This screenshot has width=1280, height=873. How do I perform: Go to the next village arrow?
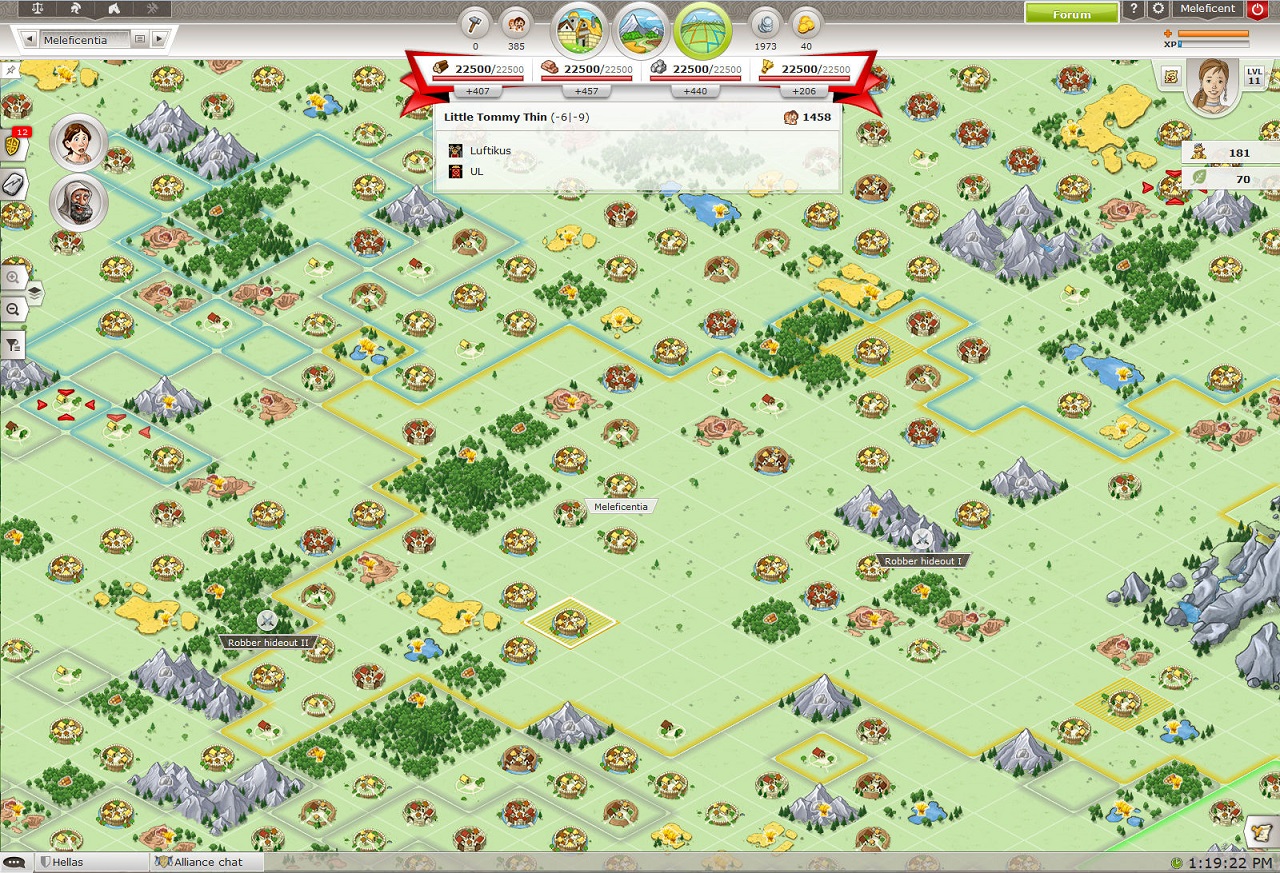coord(158,40)
